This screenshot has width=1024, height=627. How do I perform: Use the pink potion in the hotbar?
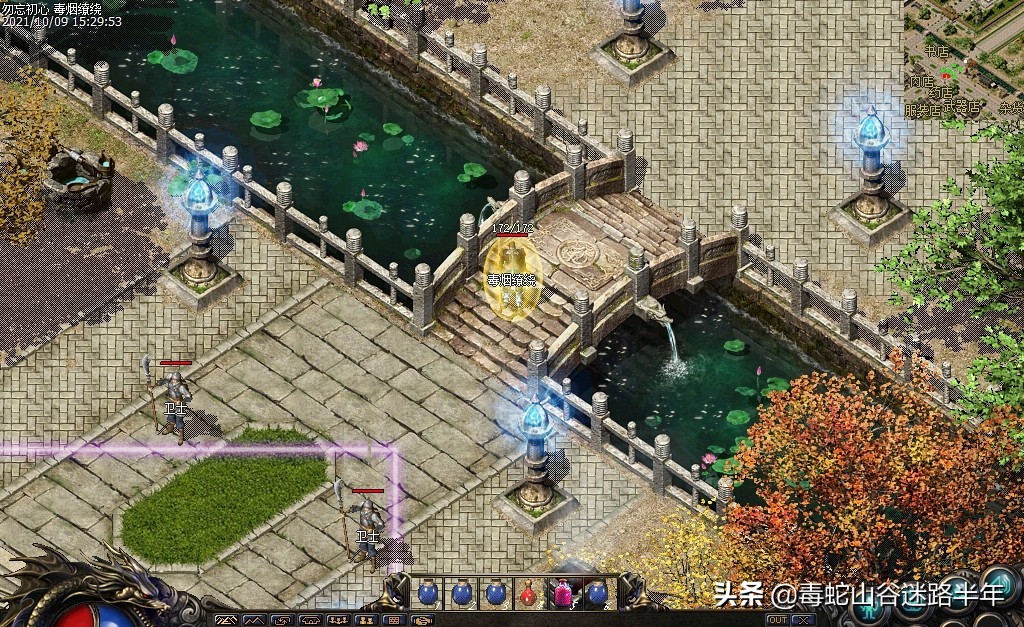(563, 594)
